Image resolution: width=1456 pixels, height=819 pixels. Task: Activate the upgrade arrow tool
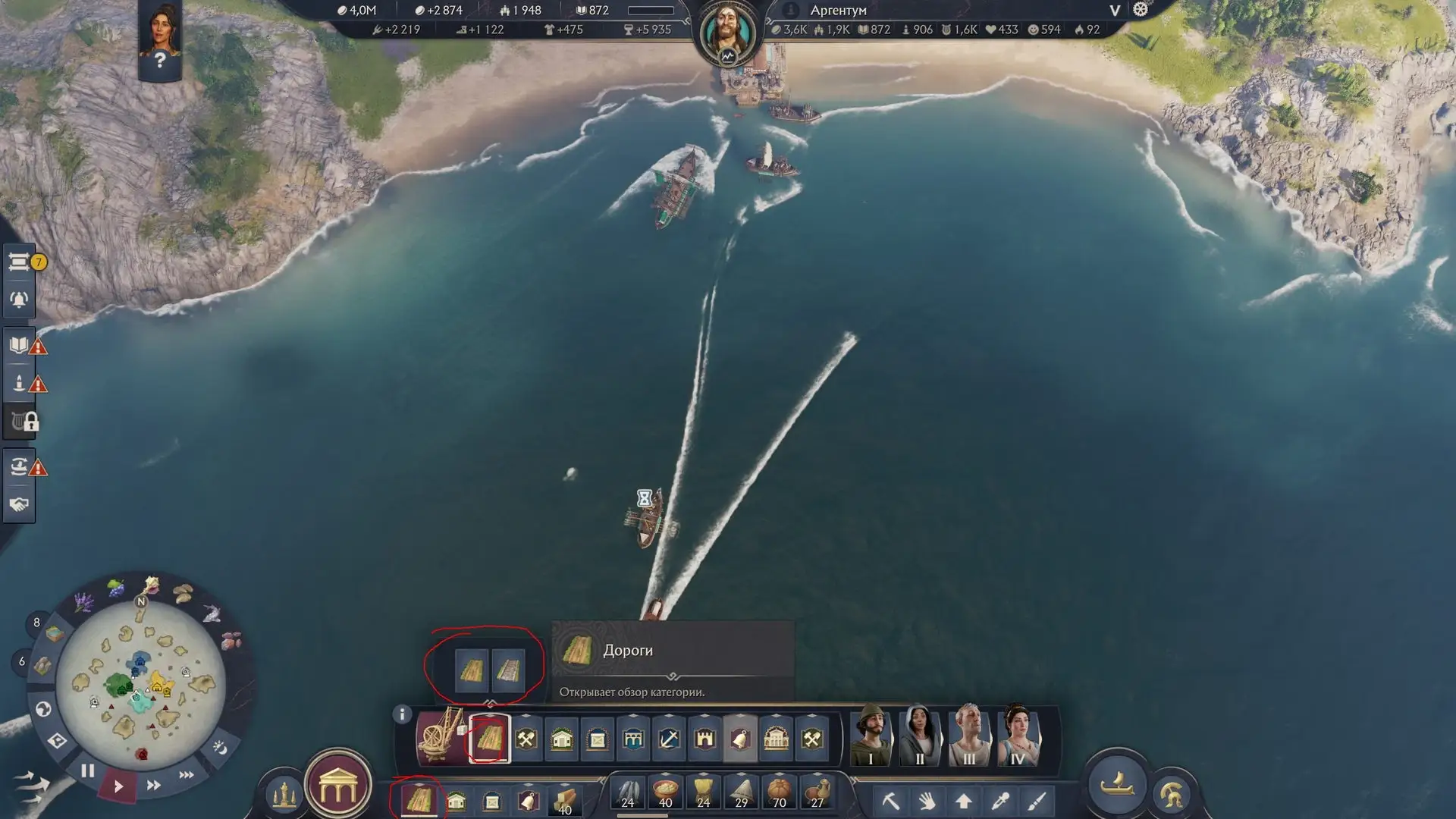click(x=963, y=801)
